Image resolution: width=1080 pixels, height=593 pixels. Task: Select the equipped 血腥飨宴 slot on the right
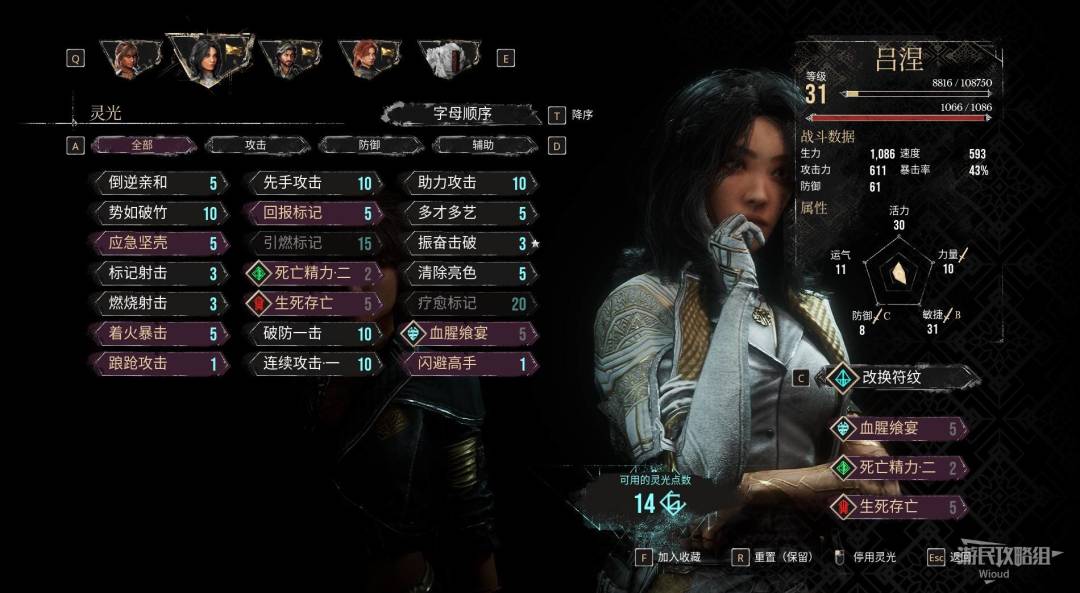click(x=898, y=429)
